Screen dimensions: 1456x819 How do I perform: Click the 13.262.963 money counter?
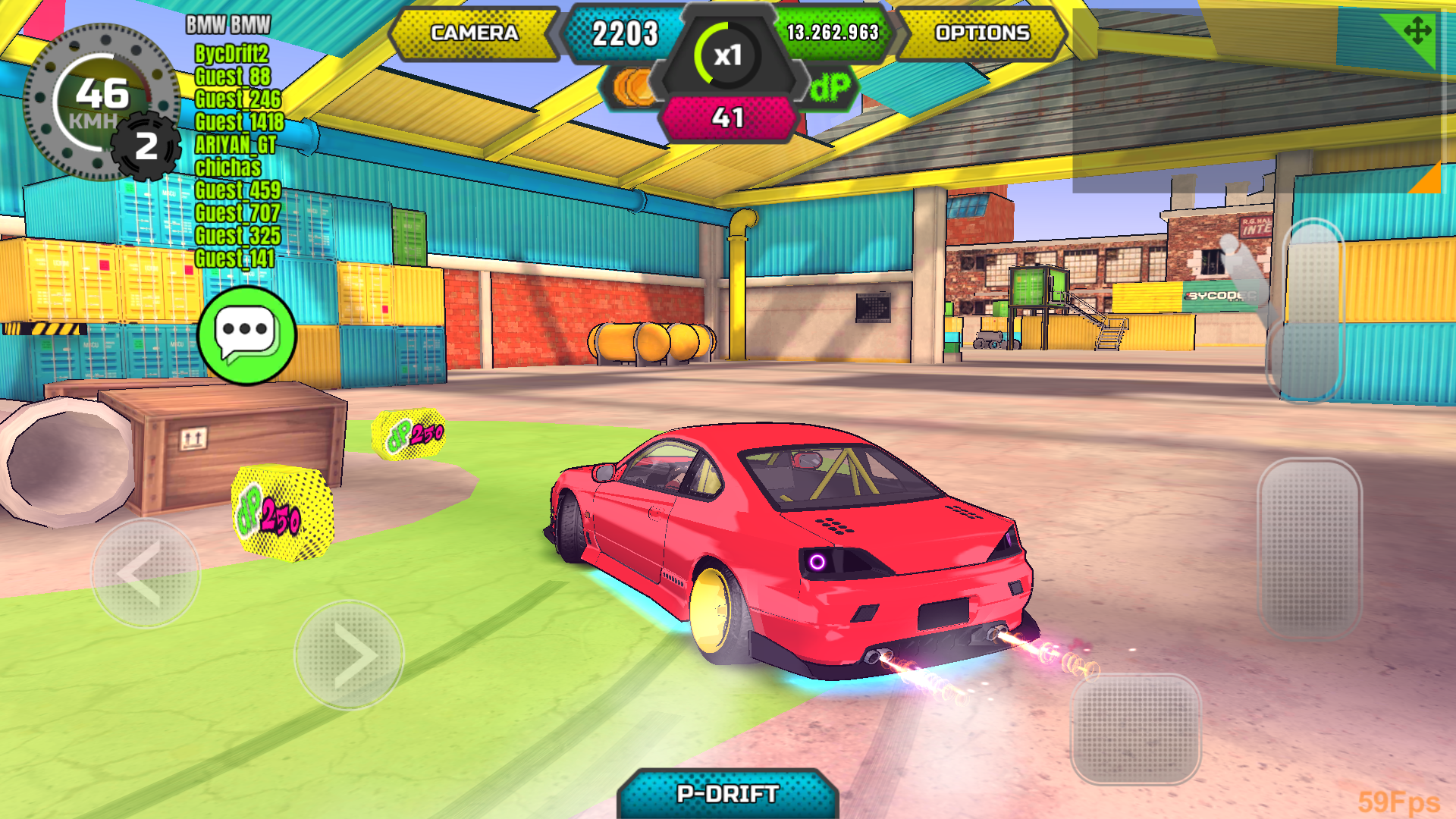(x=831, y=33)
